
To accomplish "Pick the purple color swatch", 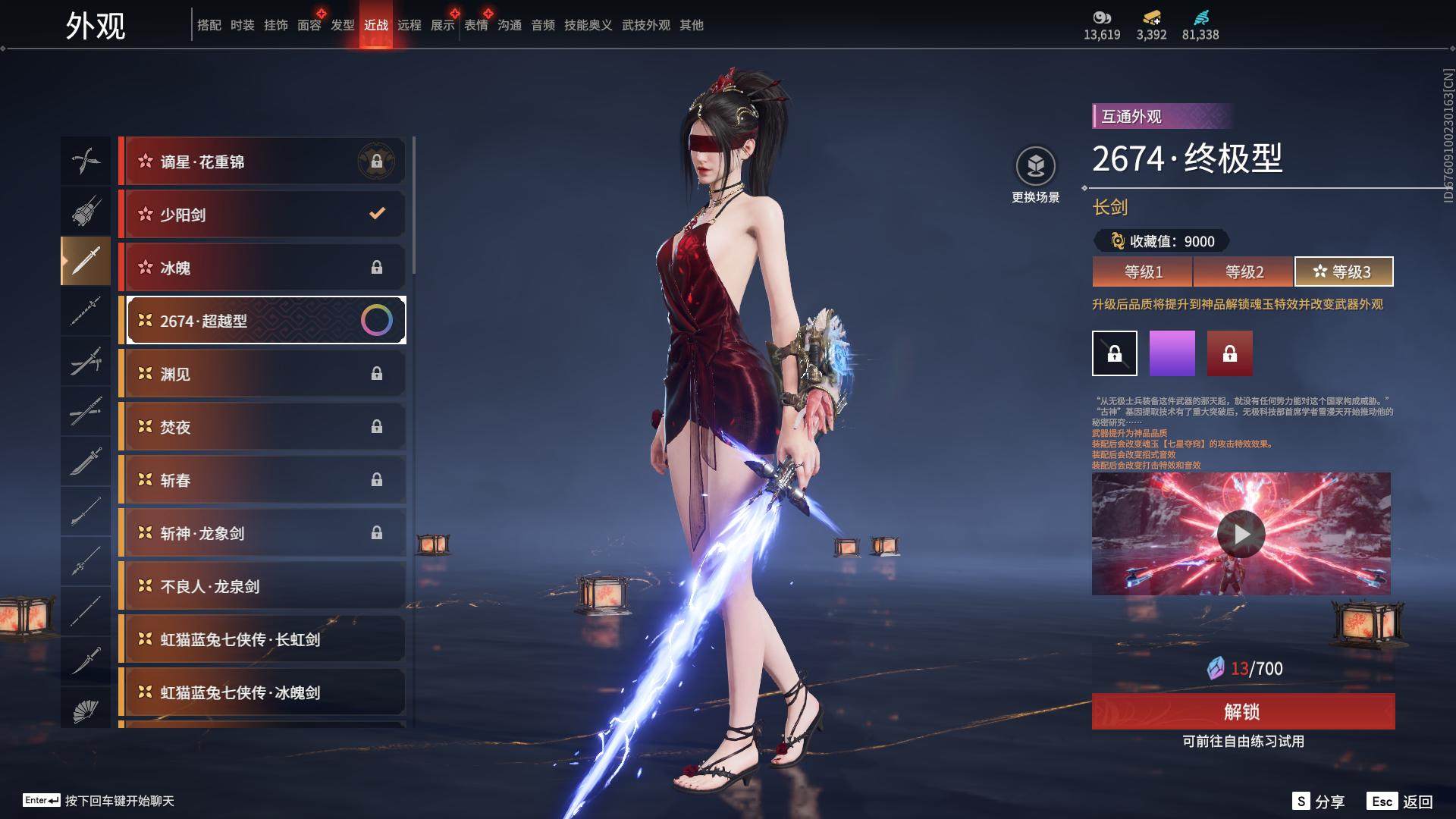I will (1172, 353).
